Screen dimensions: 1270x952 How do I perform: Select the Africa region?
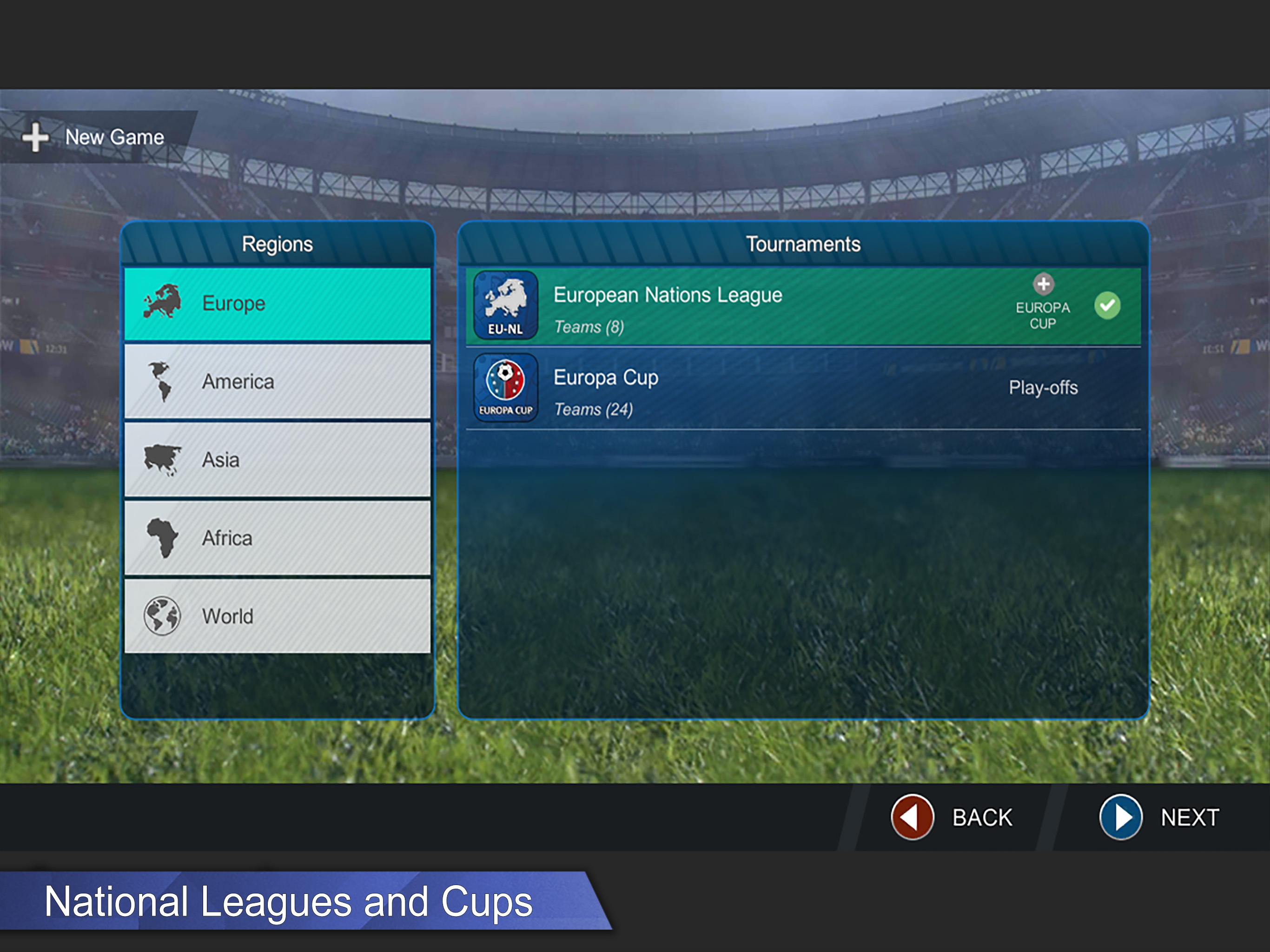click(278, 538)
